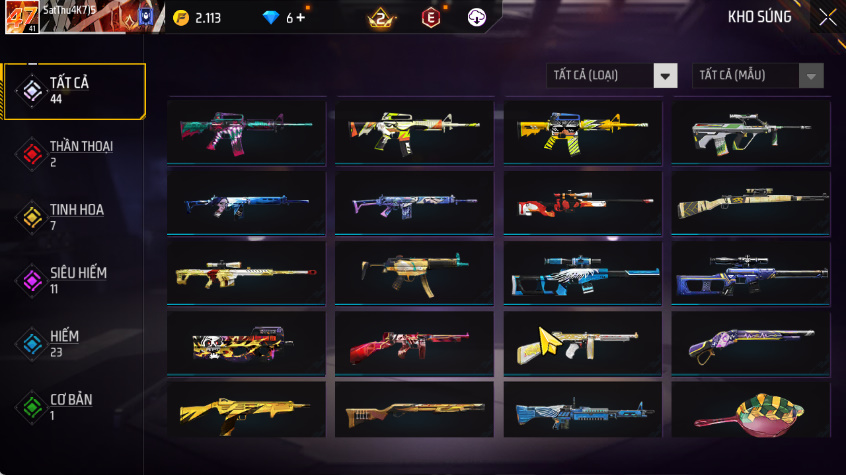The width and height of the screenshot is (846, 475).
Task: Filter by Siêu Hiếm rarity
Action: 73,280
